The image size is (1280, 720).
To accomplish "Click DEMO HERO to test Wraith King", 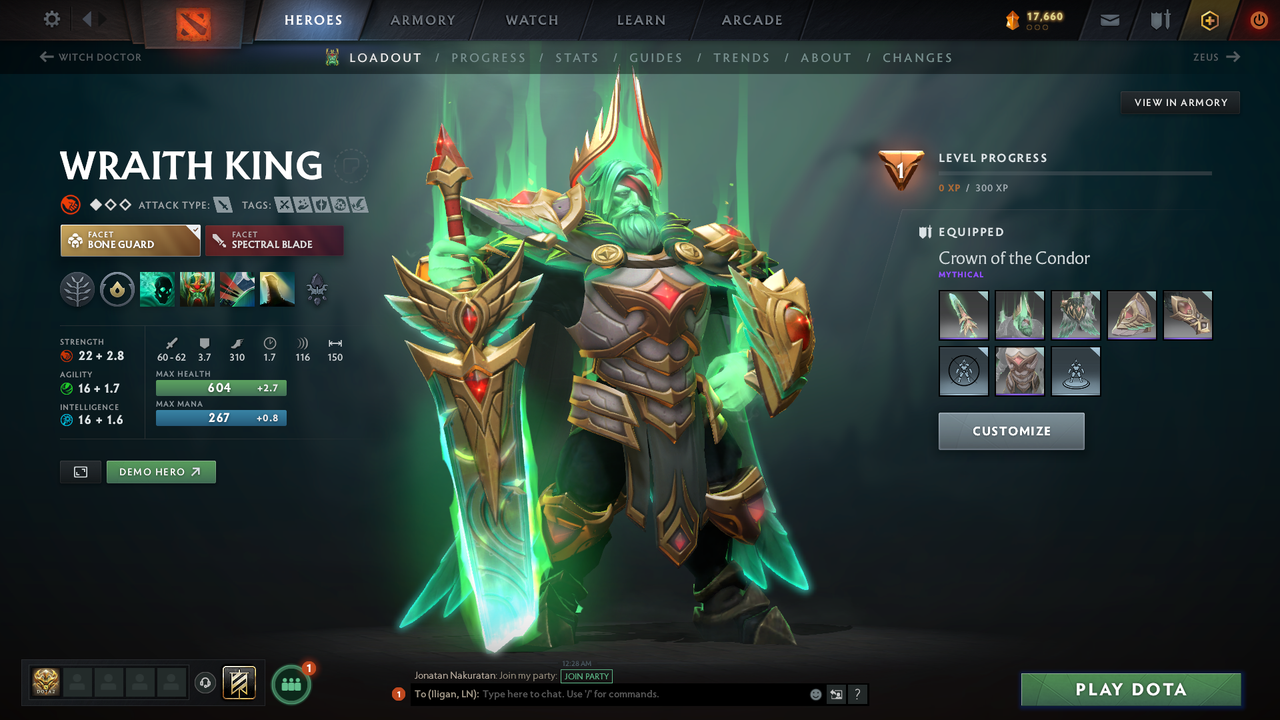I will (x=160, y=471).
